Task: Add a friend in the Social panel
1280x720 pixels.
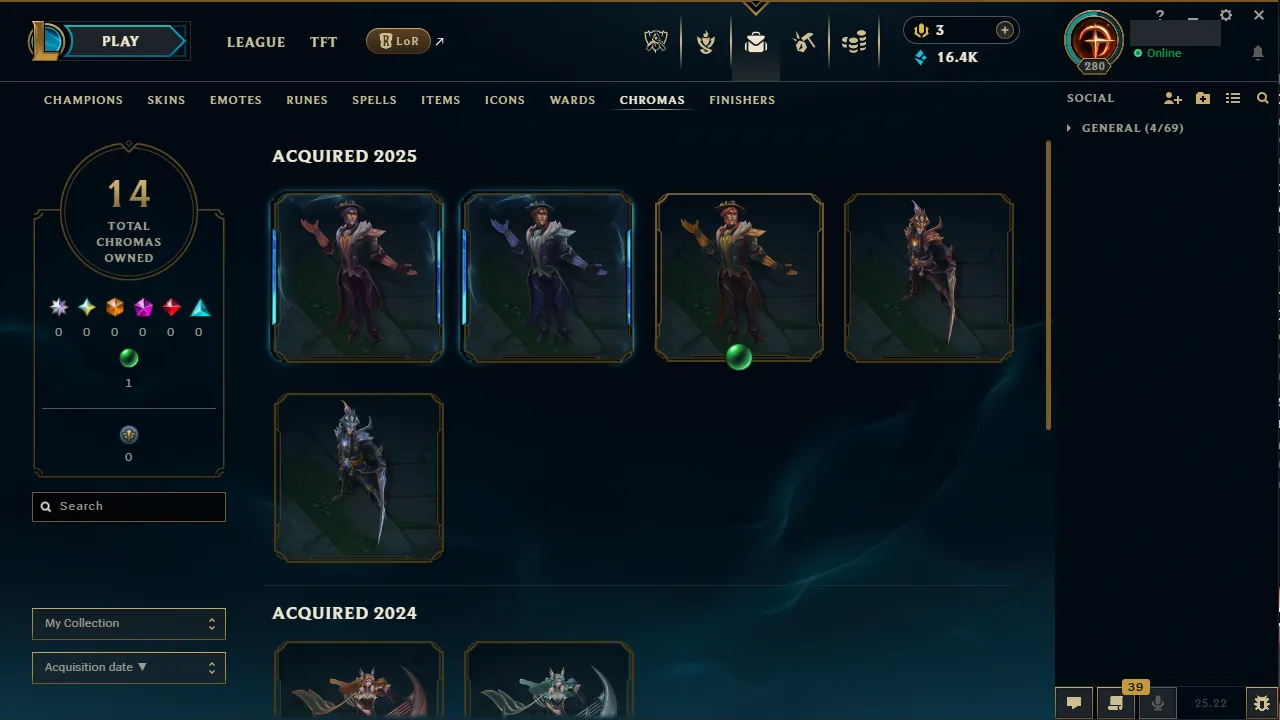Action: (x=1172, y=98)
